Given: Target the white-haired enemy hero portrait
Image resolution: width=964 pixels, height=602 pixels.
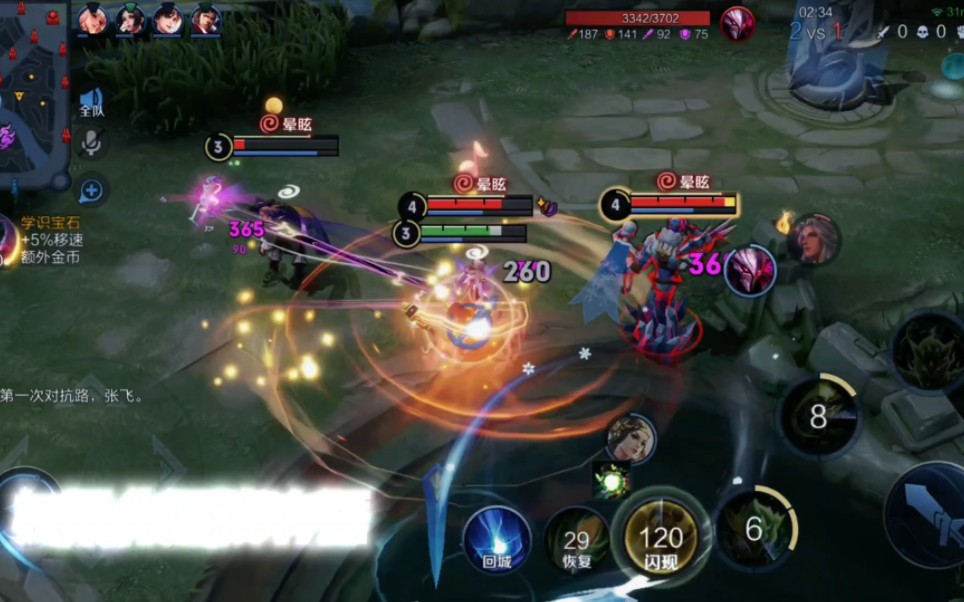Looking at the screenshot, I should click(813, 240).
